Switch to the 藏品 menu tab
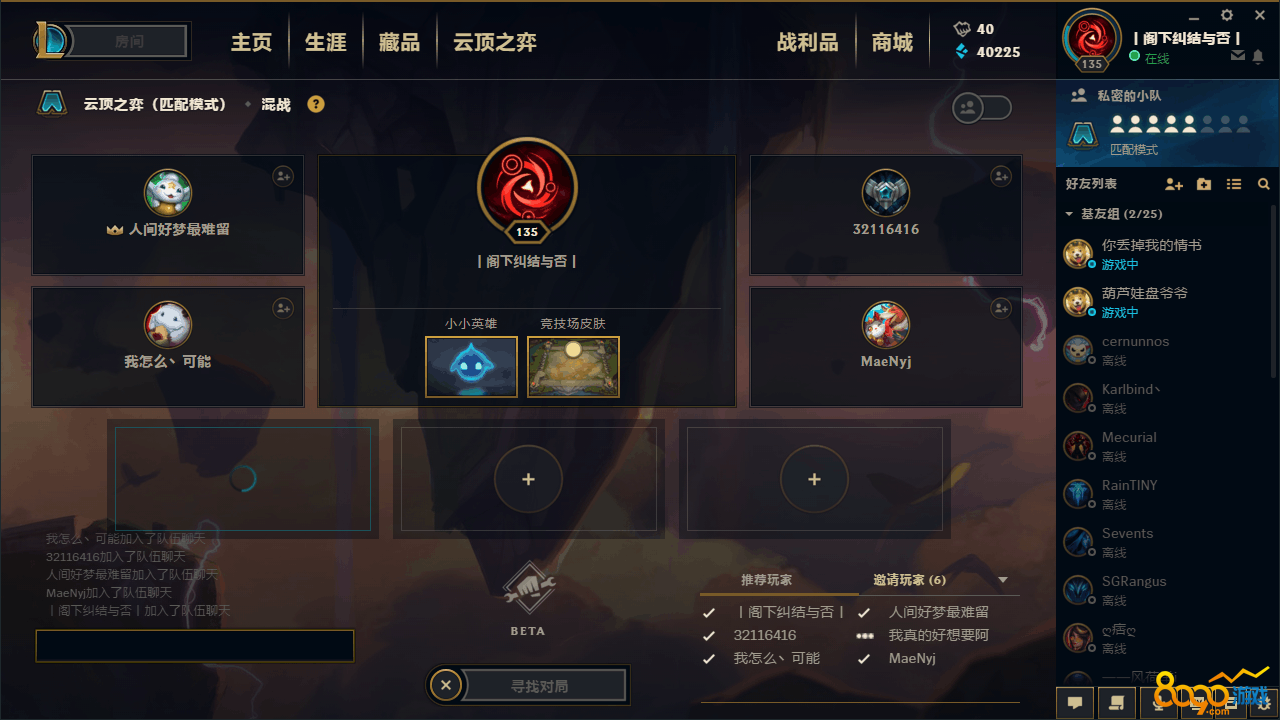The width and height of the screenshot is (1280, 720). (399, 41)
